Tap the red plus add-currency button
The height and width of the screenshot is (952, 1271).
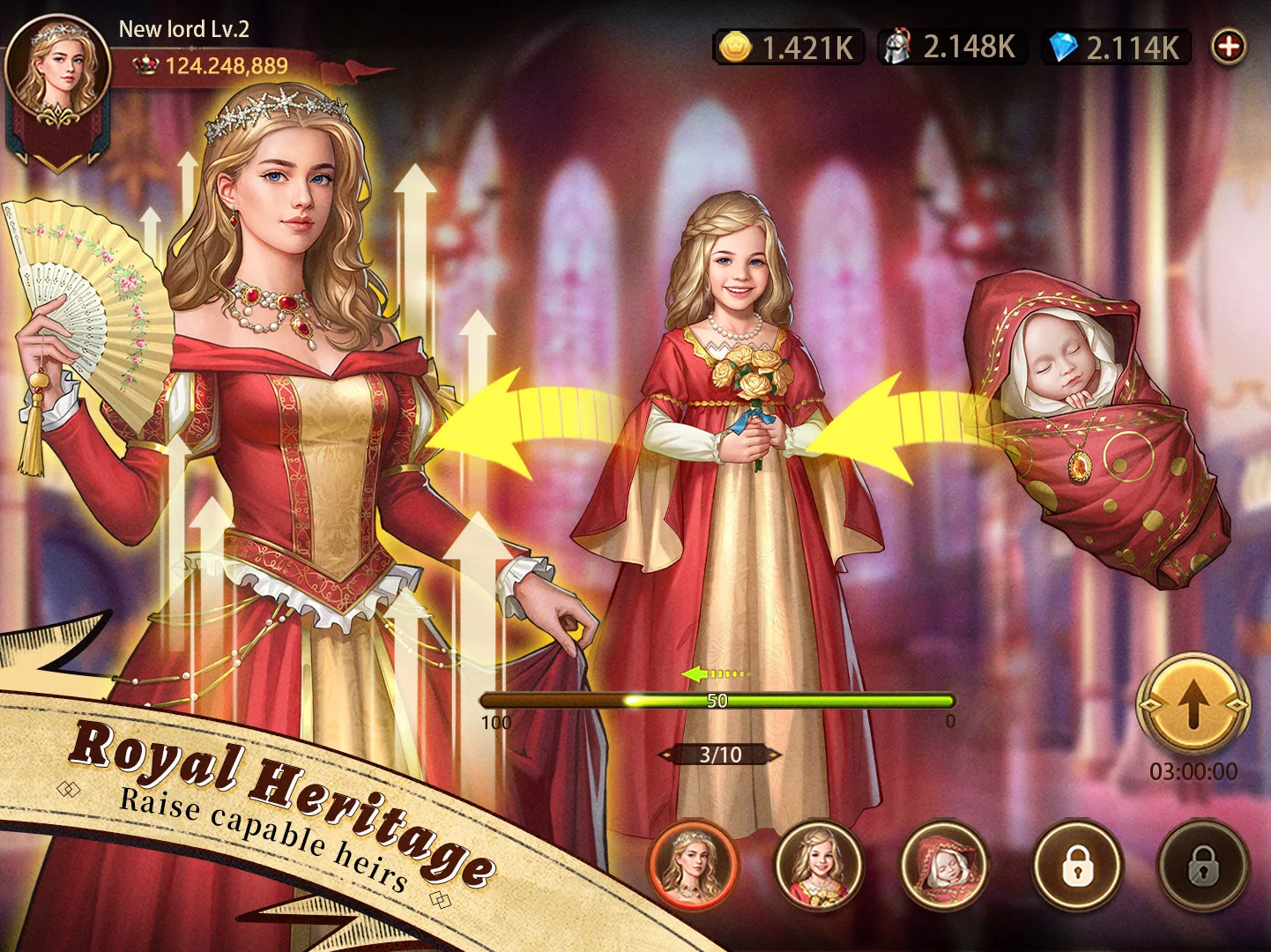(x=1228, y=47)
